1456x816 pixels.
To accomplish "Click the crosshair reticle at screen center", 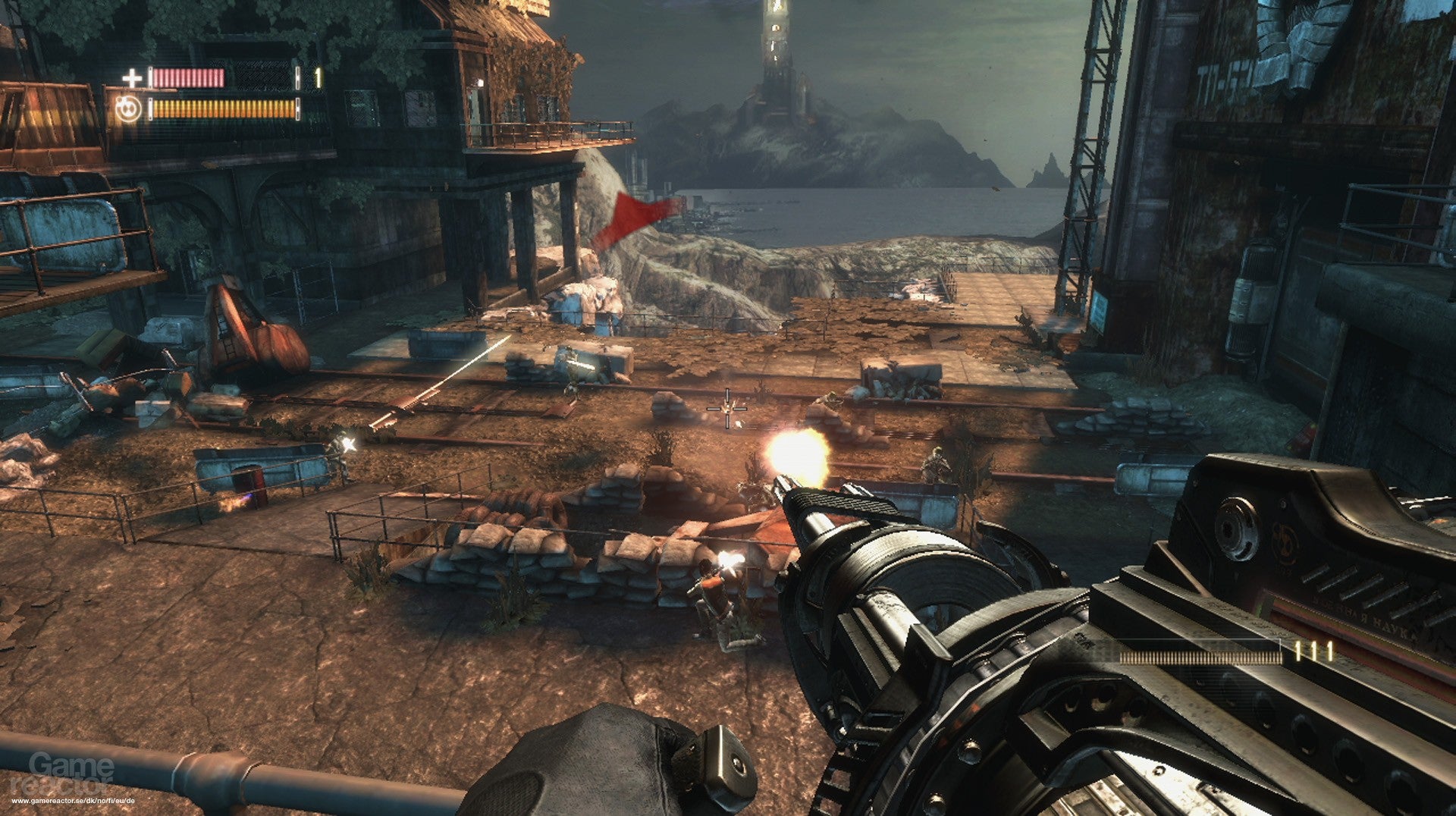I will [726, 410].
